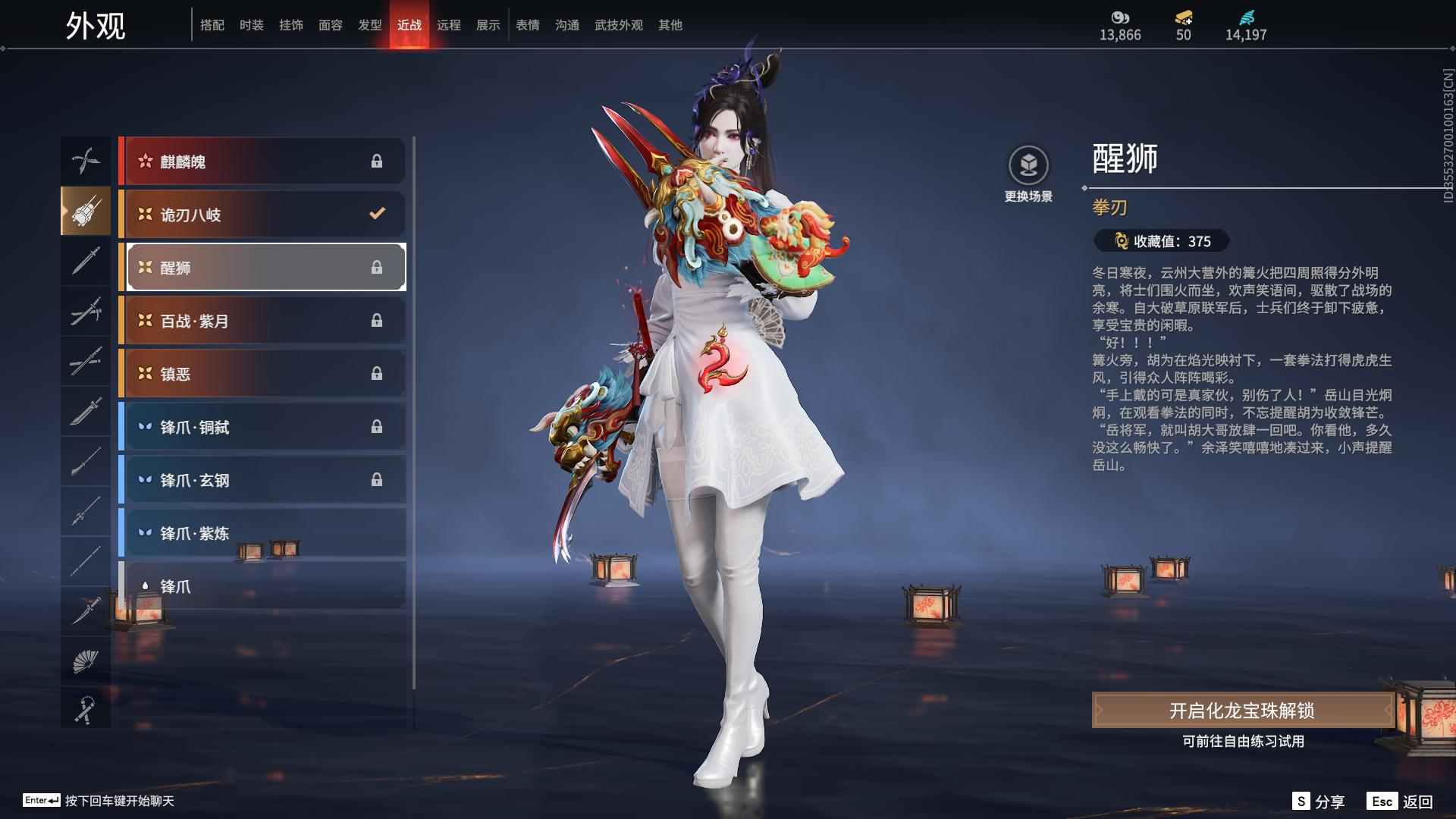This screenshot has height=819, width=1456.
Task: Click the lock icon on 麒麟魄 entry
Action: [377, 161]
